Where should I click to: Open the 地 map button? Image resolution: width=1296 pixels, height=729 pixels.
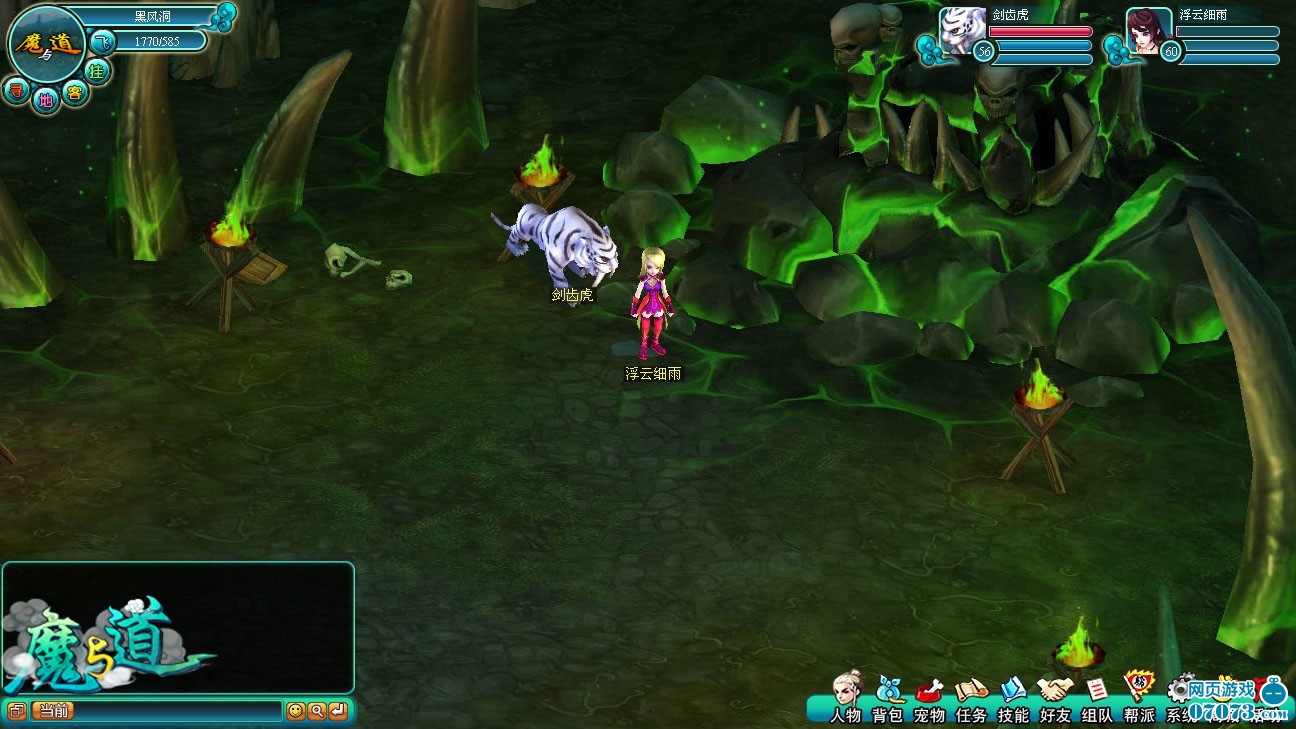[x=45, y=99]
